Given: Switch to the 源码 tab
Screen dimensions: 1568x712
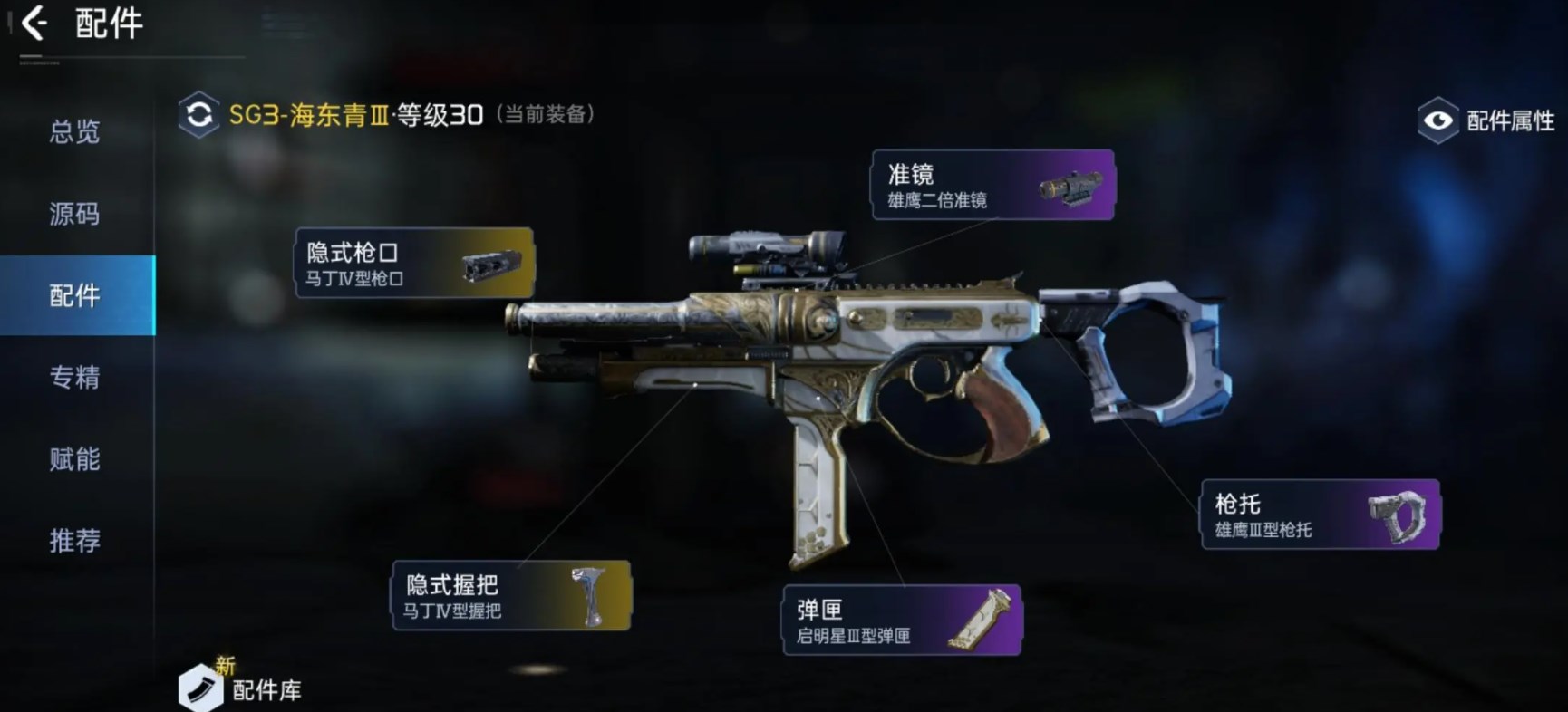Looking at the screenshot, I should [x=74, y=215].
